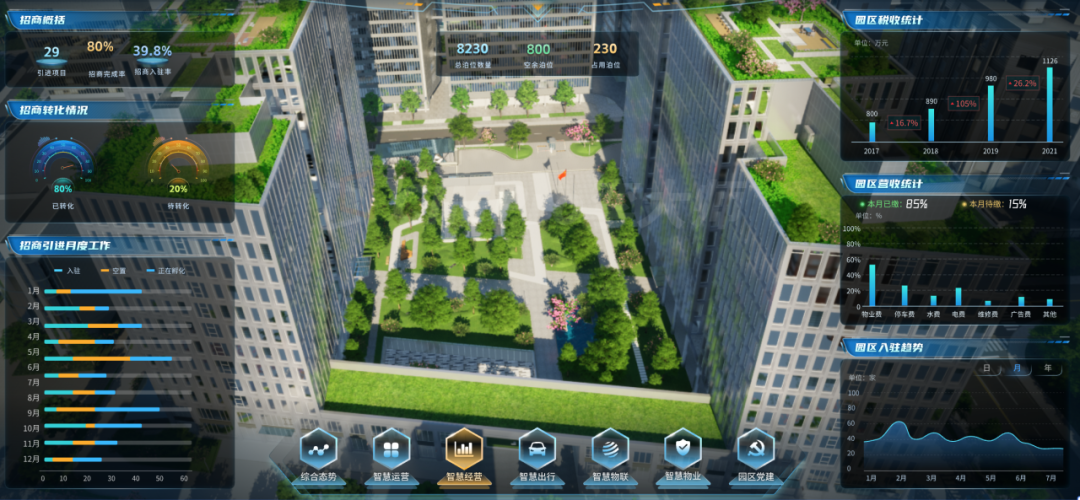Image resolution: width=1080 pixels, height=500 pixels.
Task: Open the 智慧出行 car icon section
Action: (x=537, y=451)
